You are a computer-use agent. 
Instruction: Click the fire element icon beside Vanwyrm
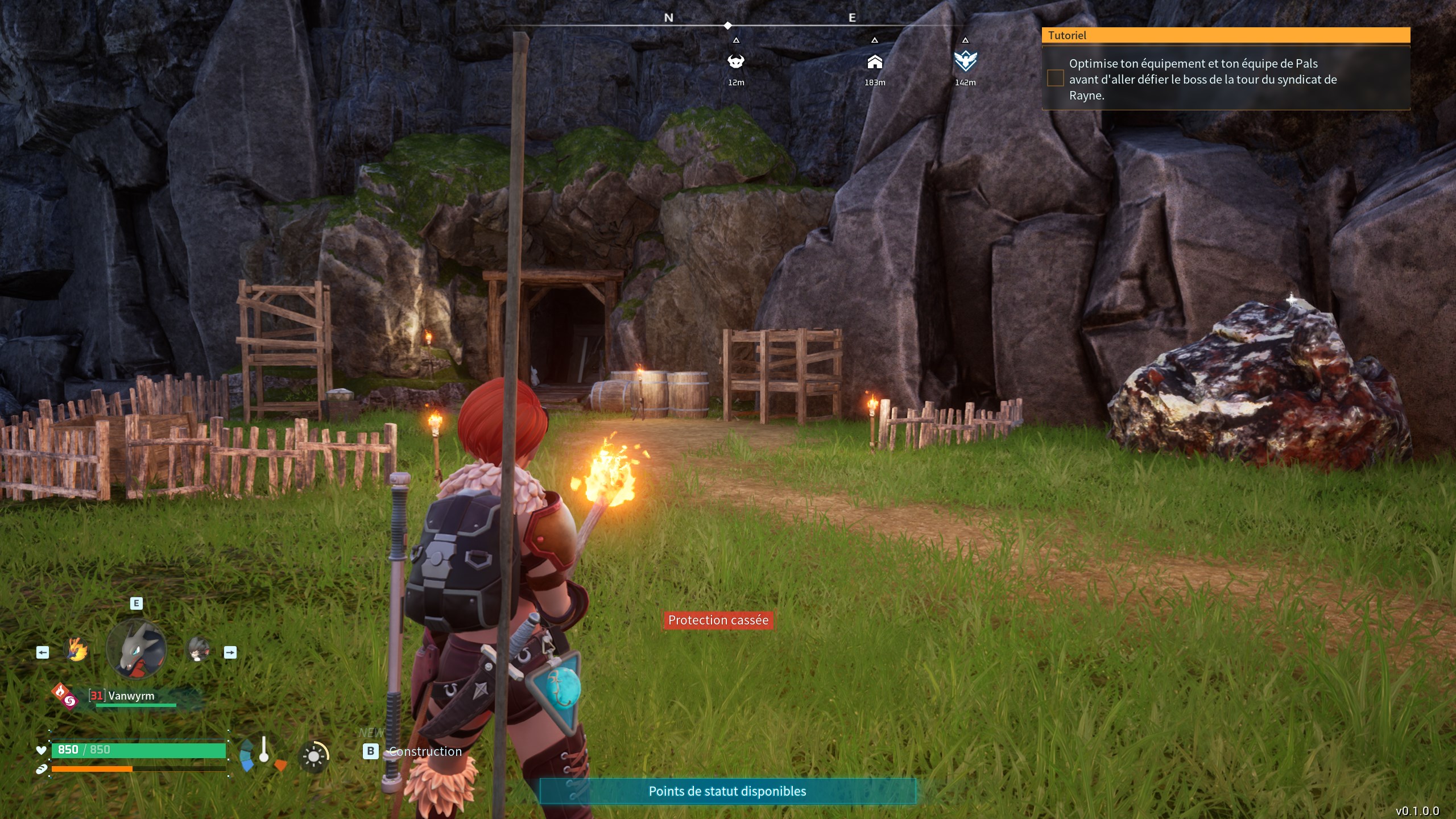61,692
